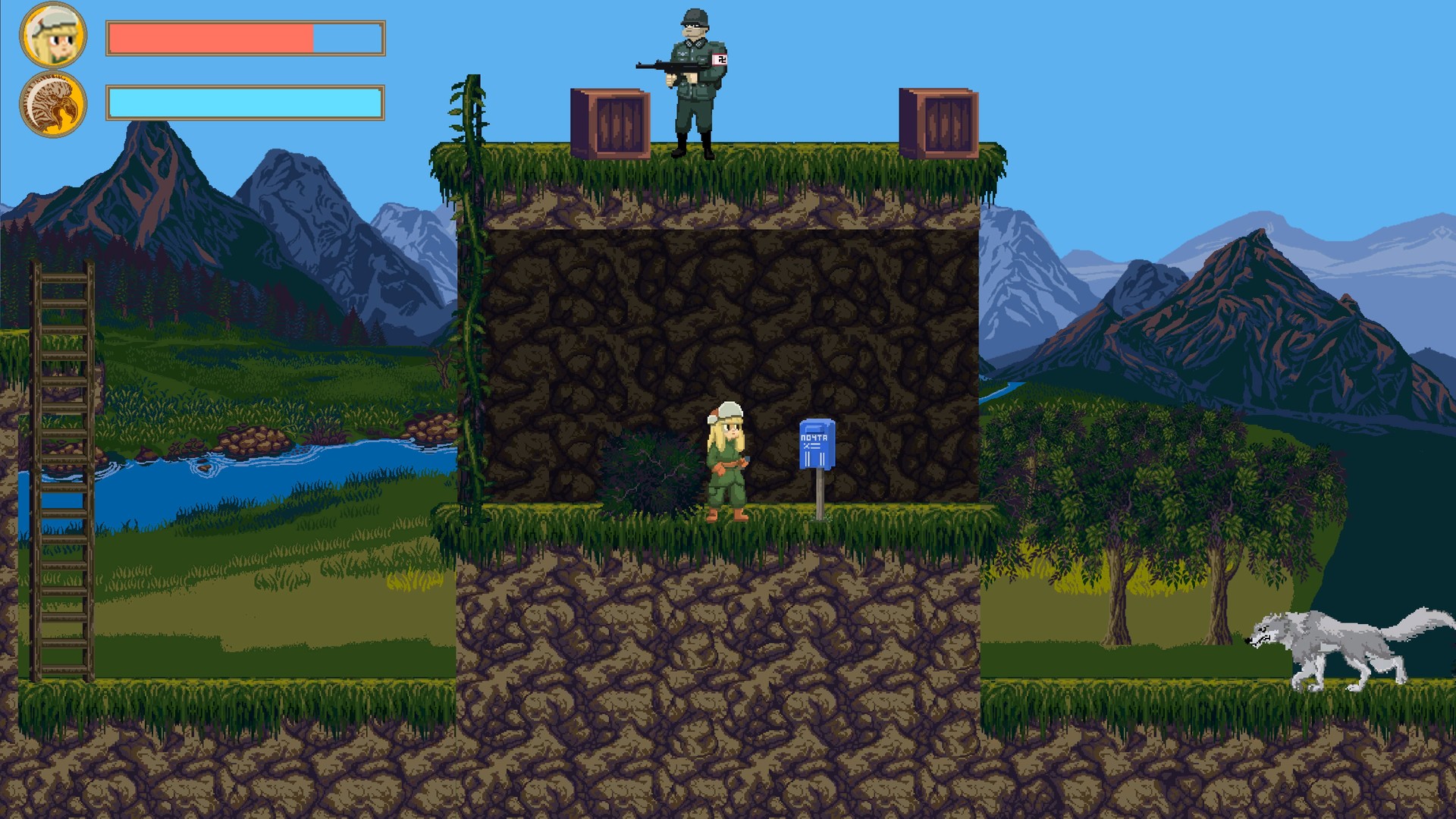Click the ladder on the far left
Image resolution: width=1456 pixels, height=819 pixels.
point(62,470)
